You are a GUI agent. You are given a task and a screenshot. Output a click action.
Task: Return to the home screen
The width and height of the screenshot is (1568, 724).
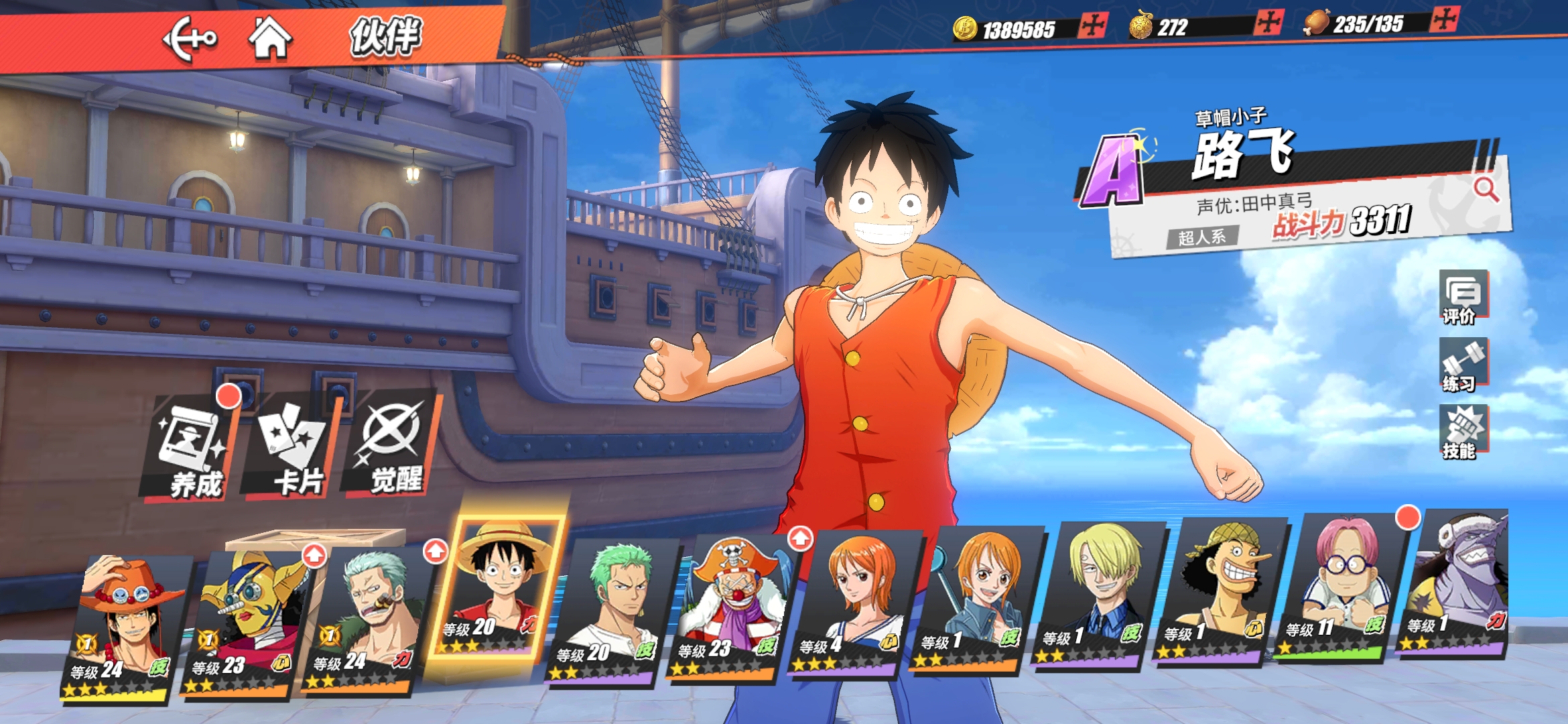click(x=270, y=38)
